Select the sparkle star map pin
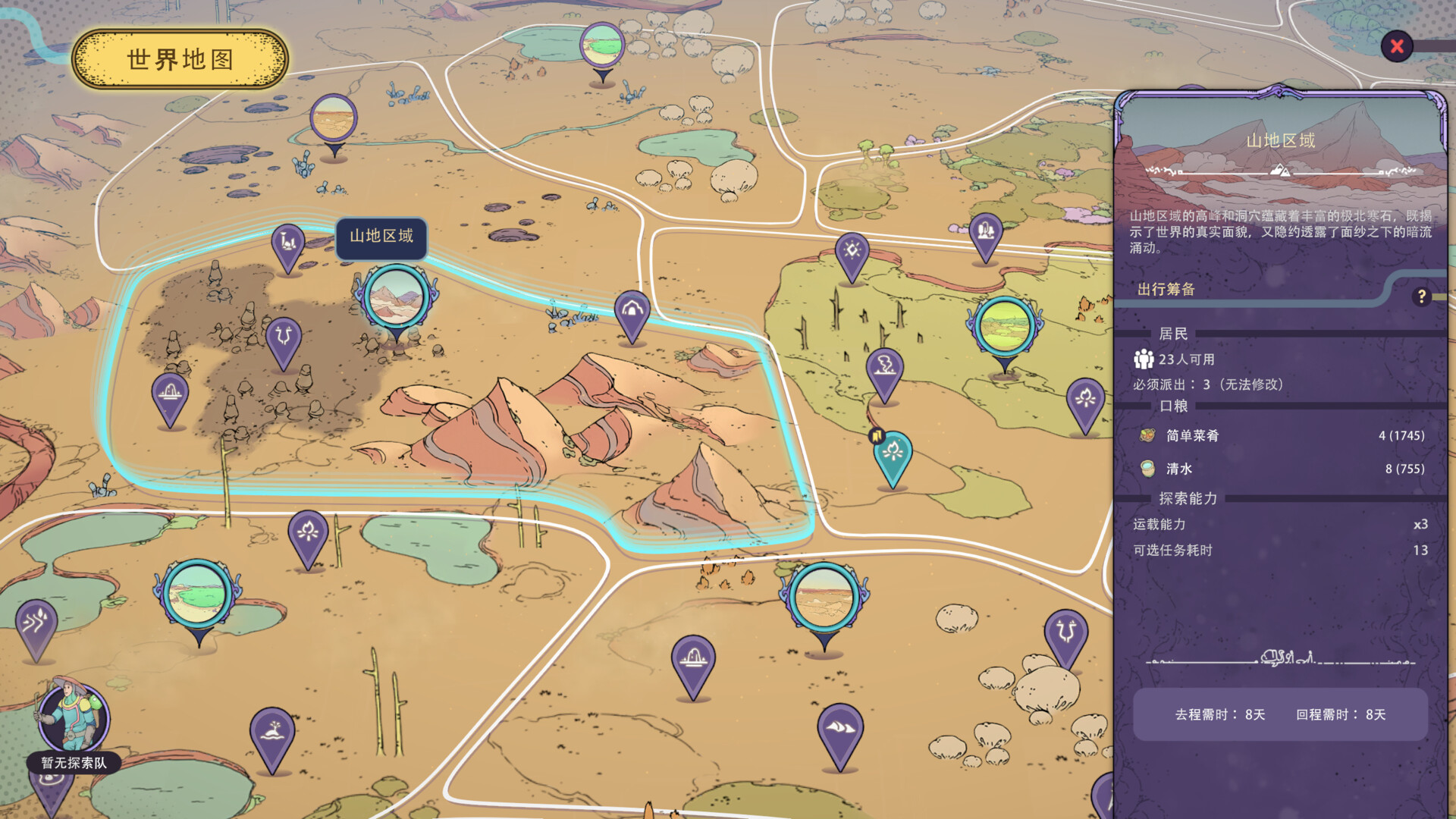The image size is (1456, 819). point(852,251)
